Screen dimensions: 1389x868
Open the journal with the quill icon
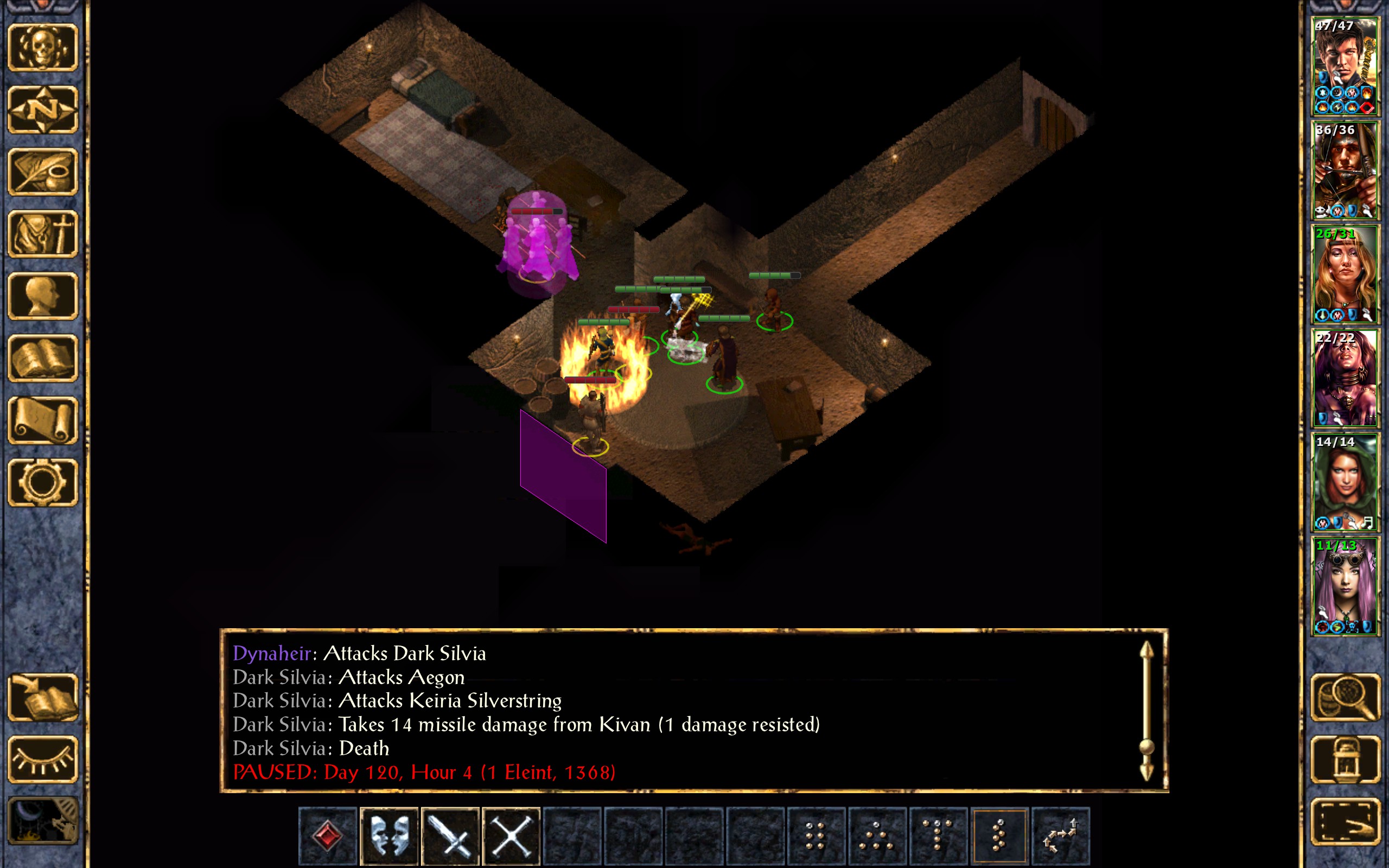coord(42,171)
